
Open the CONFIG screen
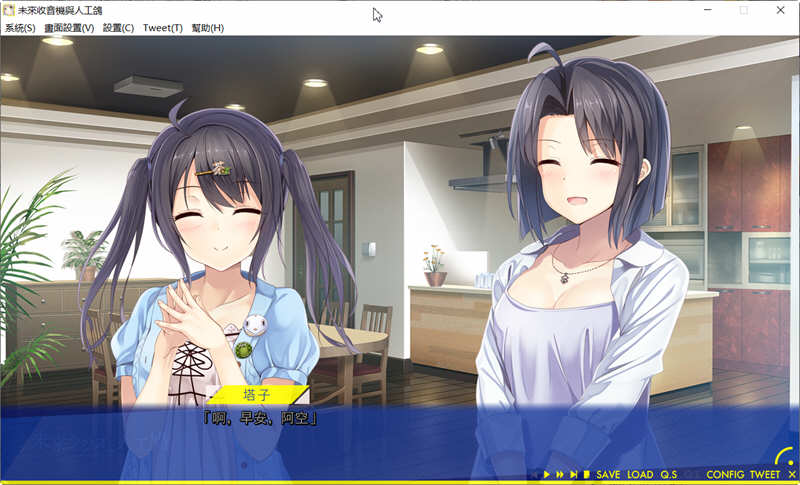click(x=725, y=475)
